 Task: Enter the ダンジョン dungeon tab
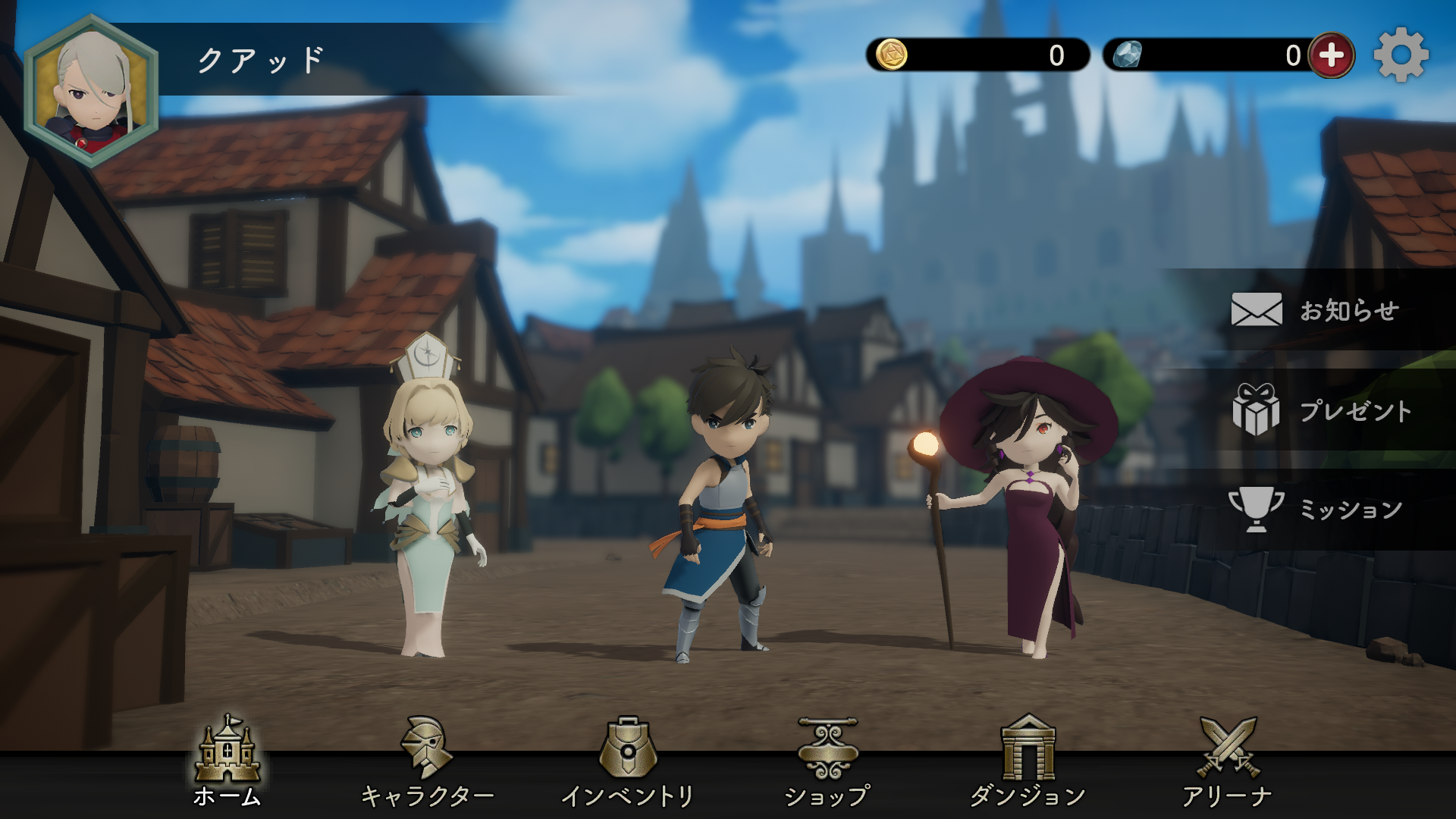pyautogui.click(x=1028, y=762)
